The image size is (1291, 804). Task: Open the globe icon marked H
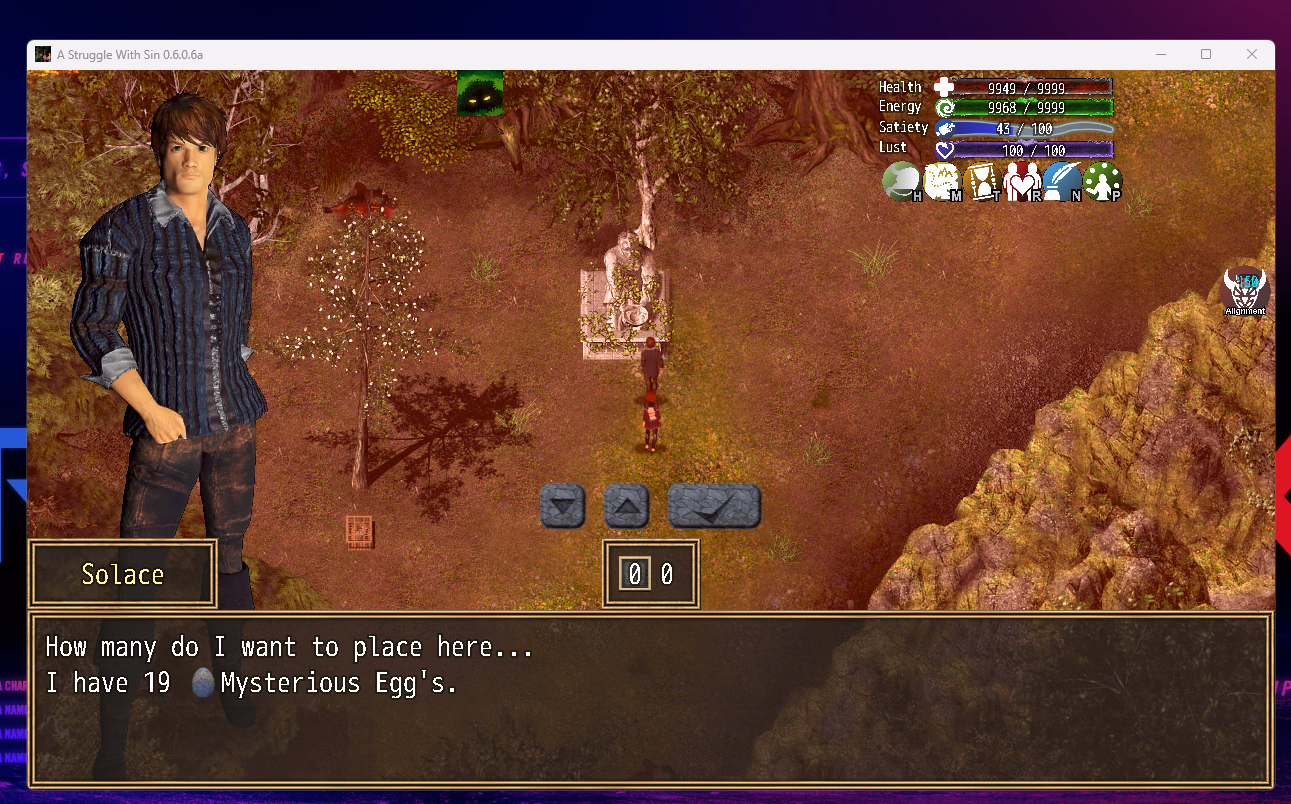(901, 182)
